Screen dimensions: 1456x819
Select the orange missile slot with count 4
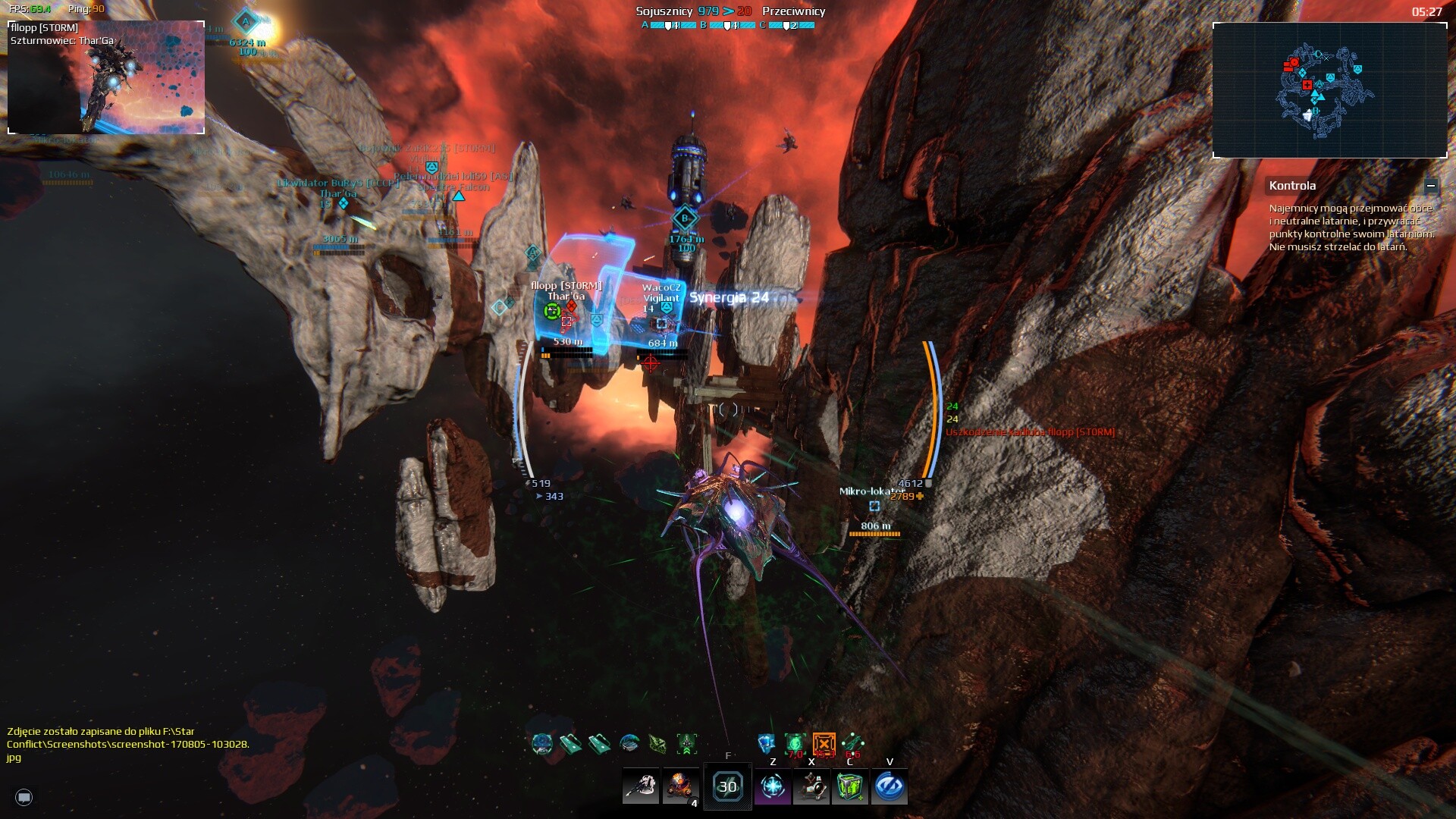pos(680,786)
